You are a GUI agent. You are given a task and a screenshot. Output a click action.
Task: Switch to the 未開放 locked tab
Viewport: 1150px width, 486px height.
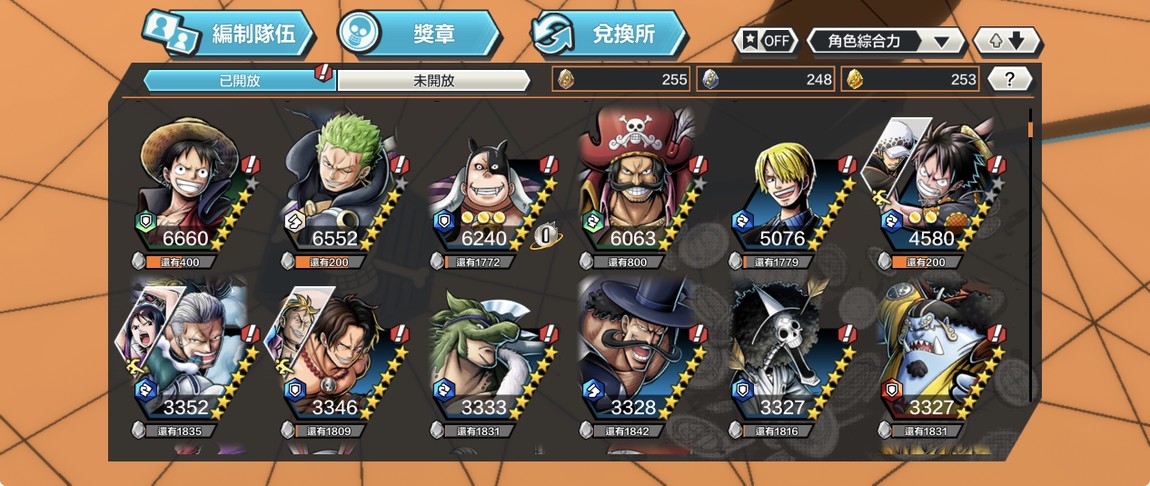pos(433,81)
